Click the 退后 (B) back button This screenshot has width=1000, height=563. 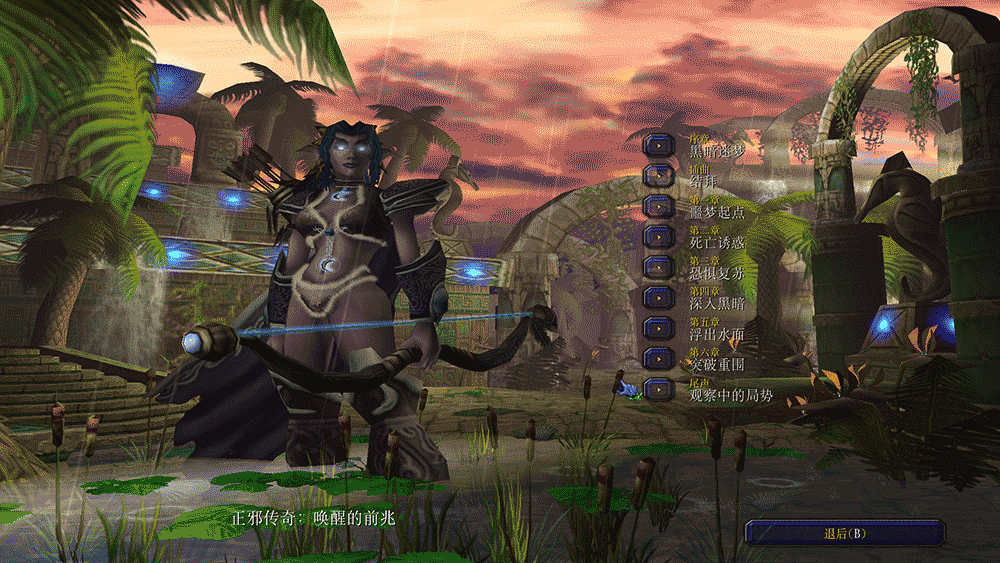(844, 533)
